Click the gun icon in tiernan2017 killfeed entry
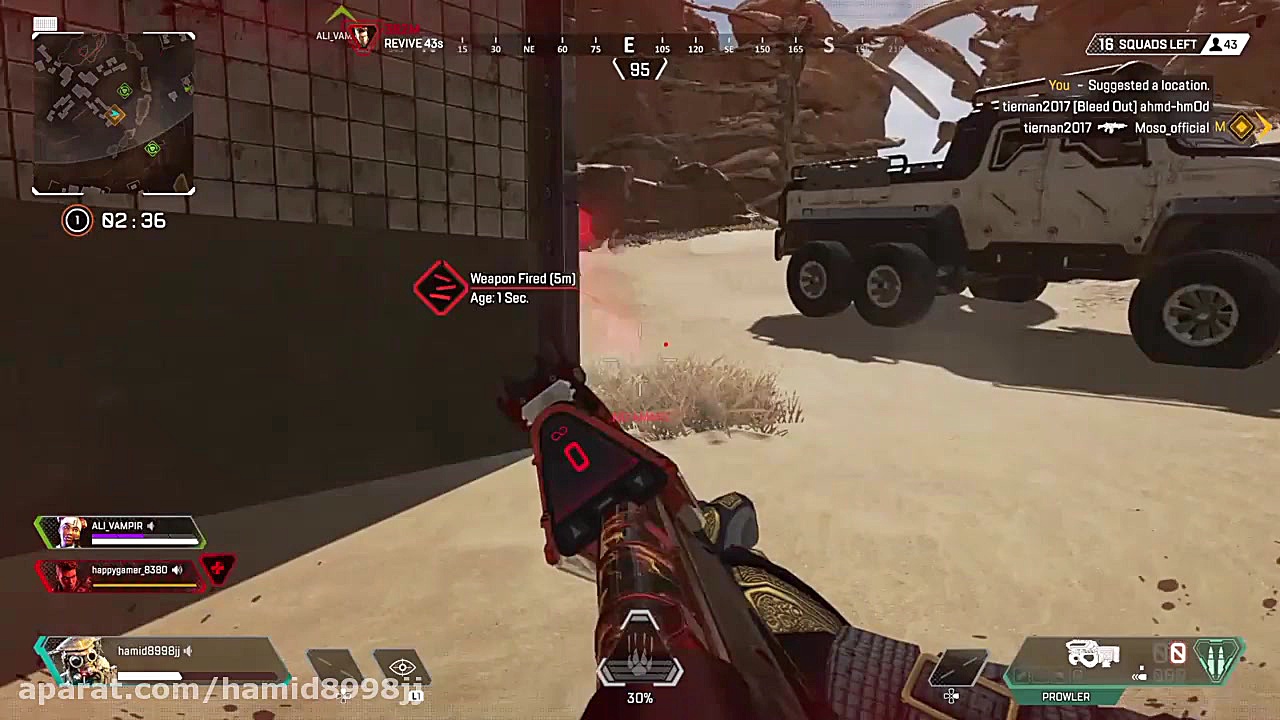 [1112, 128]
